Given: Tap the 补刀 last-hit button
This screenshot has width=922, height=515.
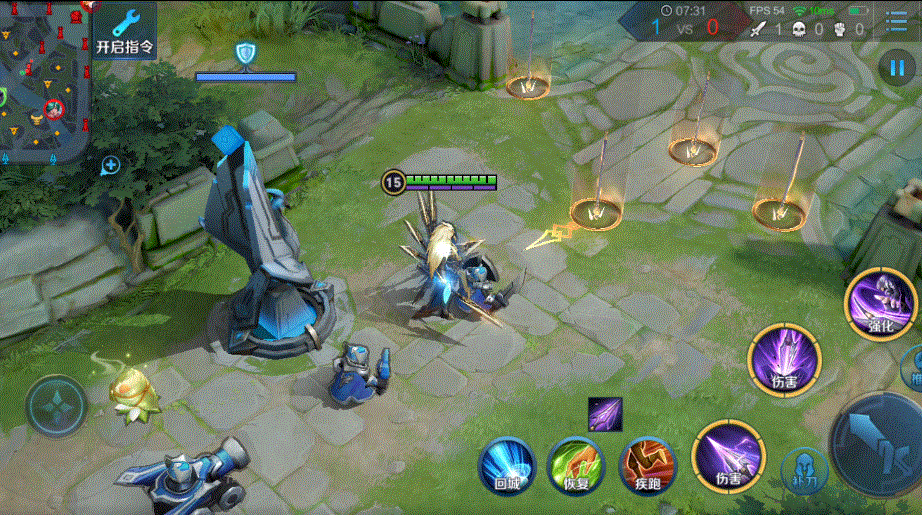Looking at the screenshot, I should (x=803, y=468).
